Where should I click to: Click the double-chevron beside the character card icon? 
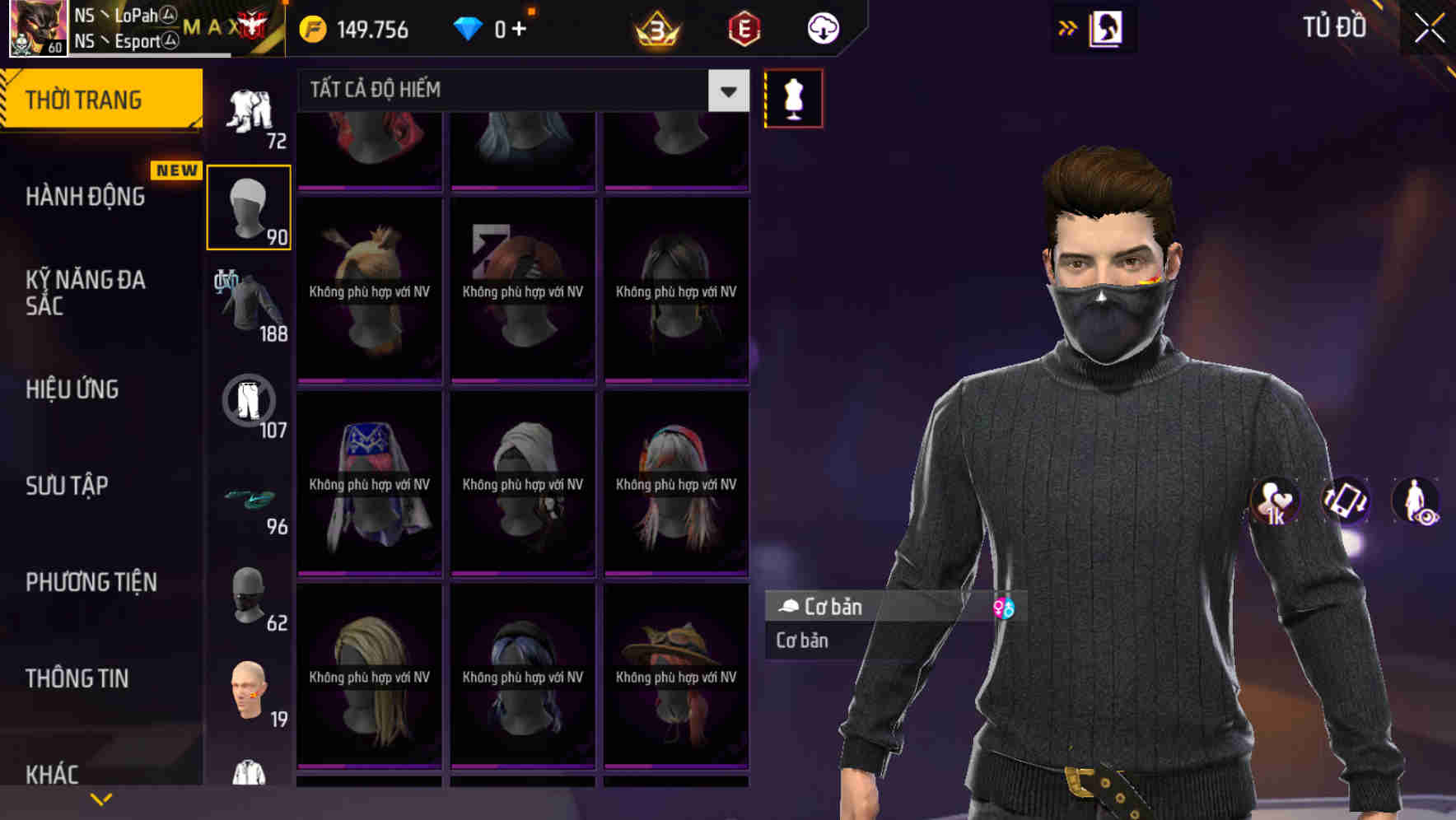[1067, 27]
